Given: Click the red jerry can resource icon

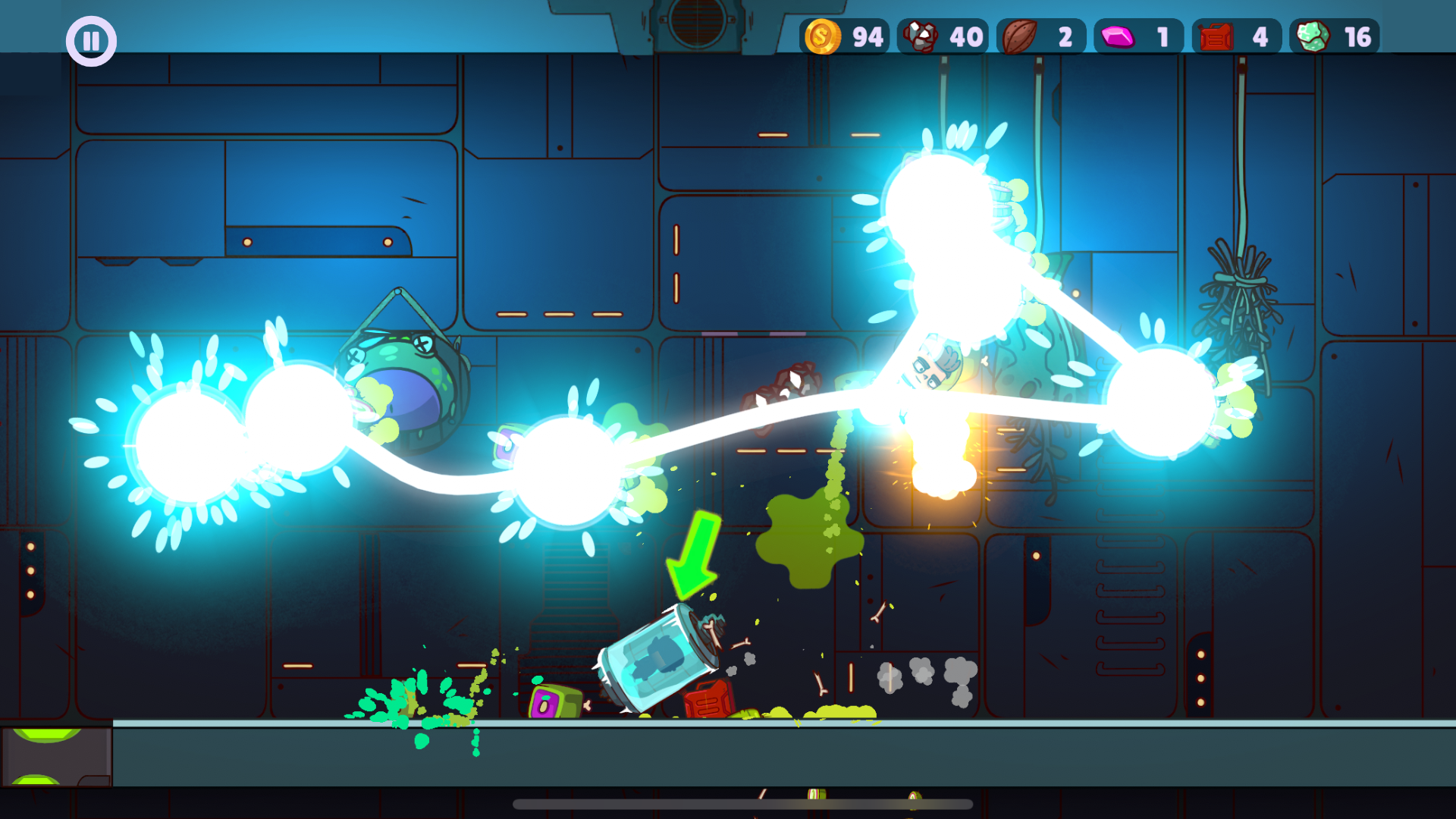Looking at the screenshot, I should click(1216, 35).
